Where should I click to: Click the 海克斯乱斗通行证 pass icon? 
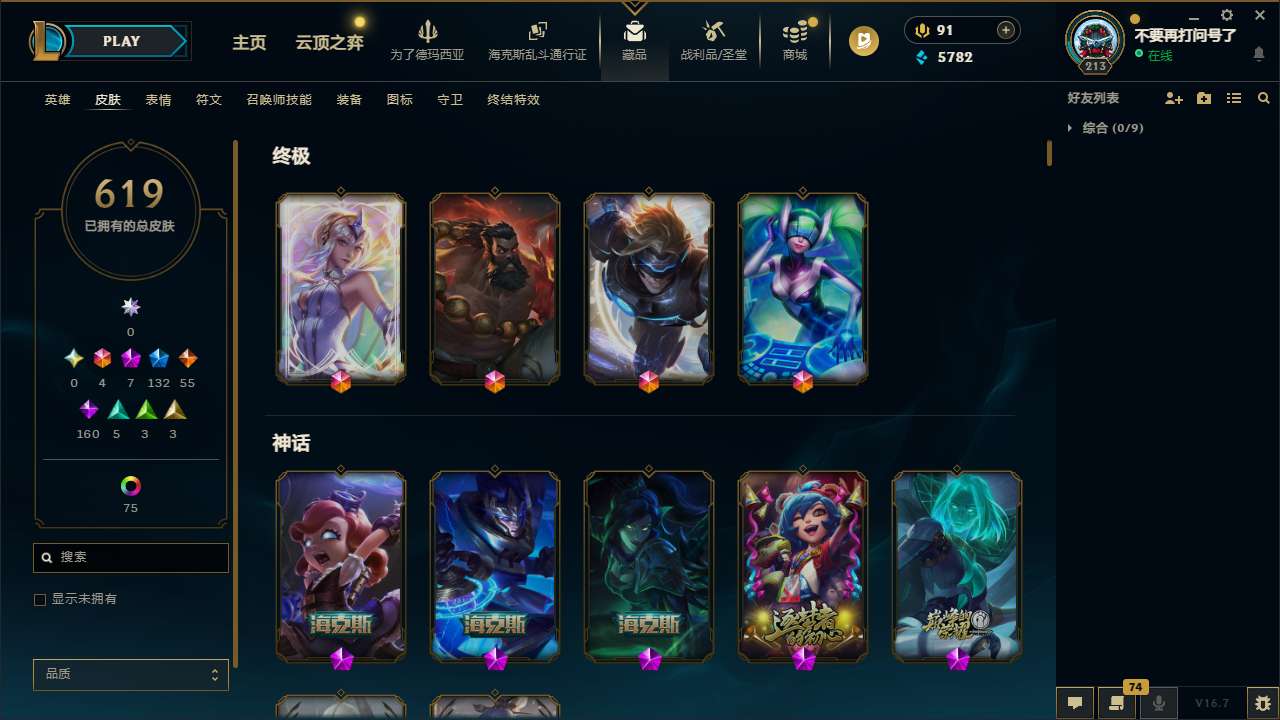tap(537, 40)
